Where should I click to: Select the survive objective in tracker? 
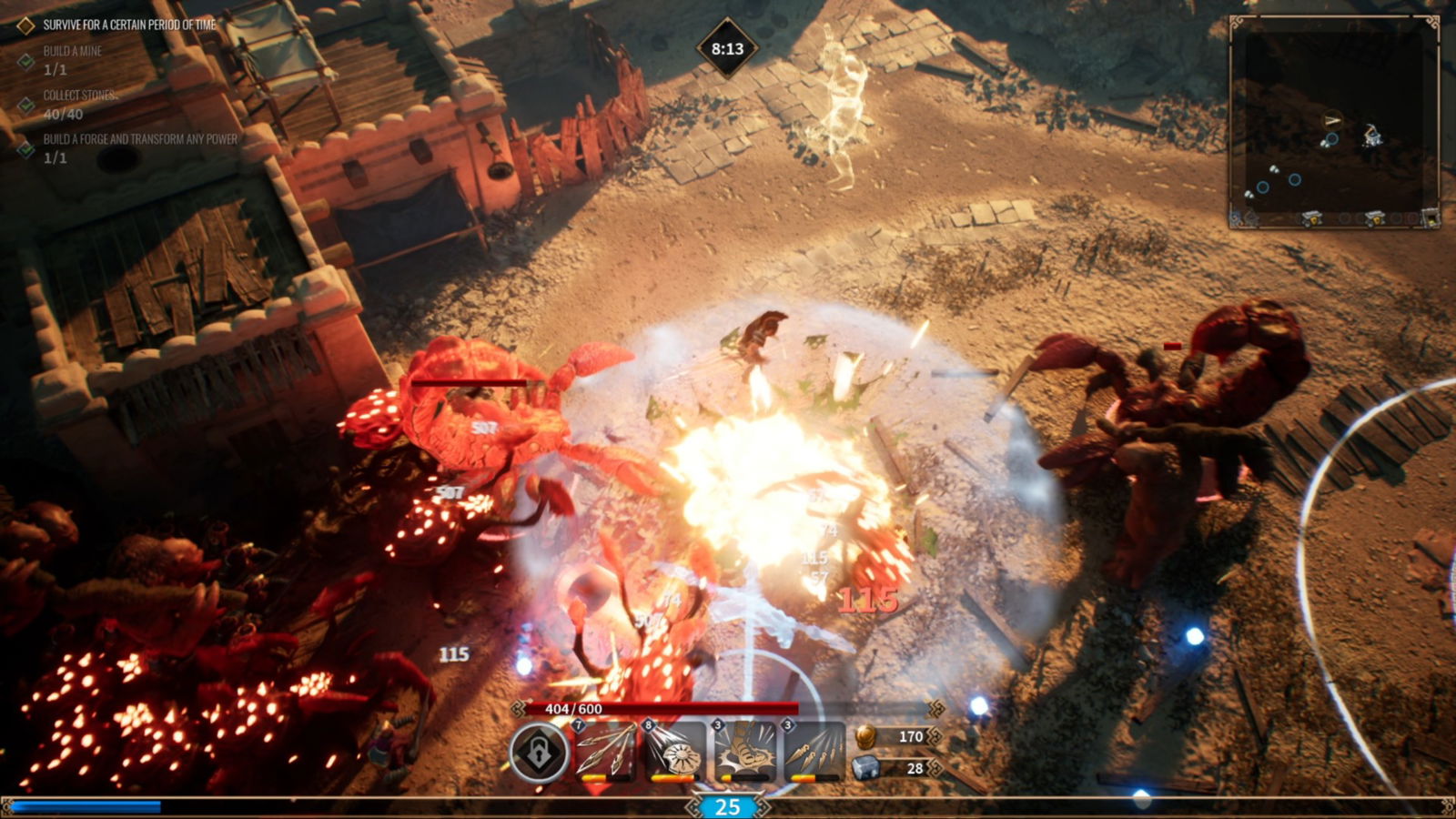(x=129, y=25)
